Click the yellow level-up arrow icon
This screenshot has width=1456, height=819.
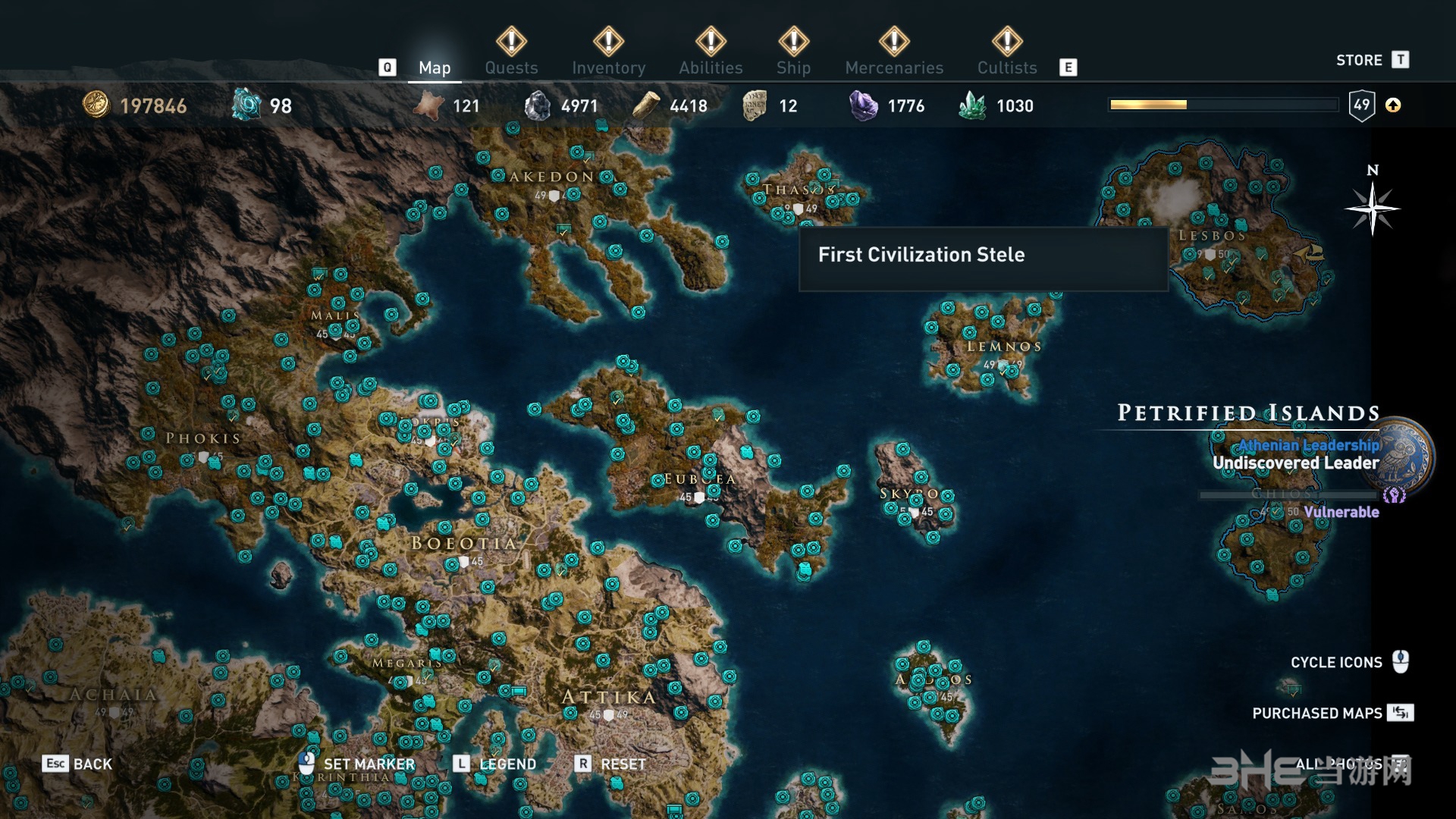(1393, 105)
